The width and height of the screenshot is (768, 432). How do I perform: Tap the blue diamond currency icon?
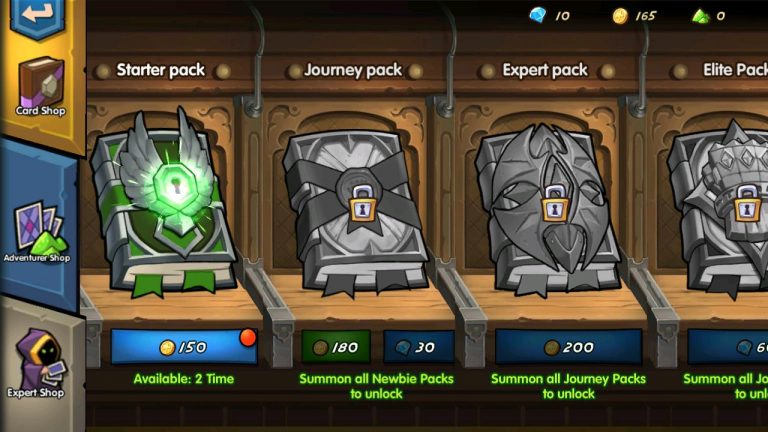coord(536,15)
